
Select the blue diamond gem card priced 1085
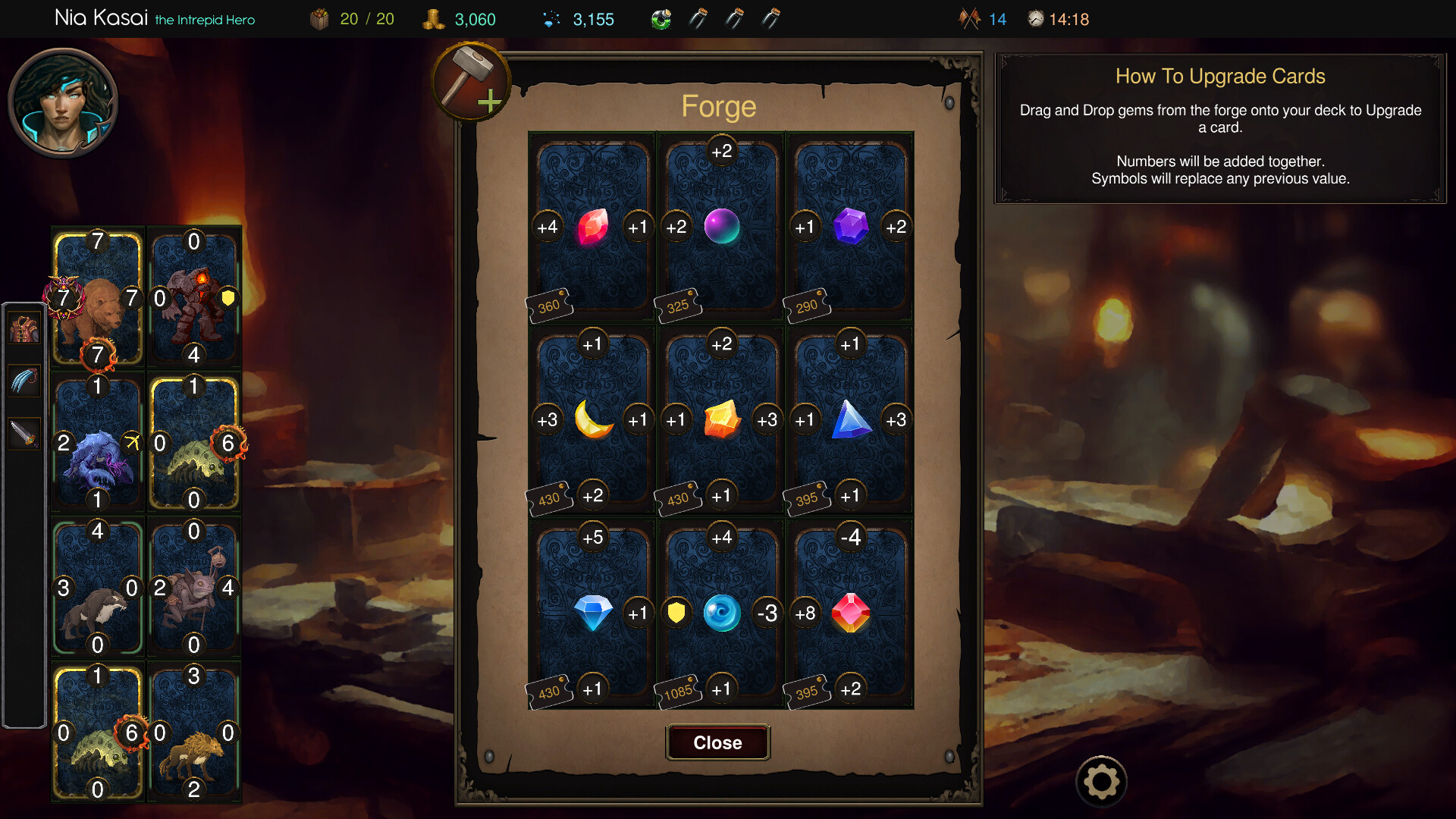coord(720,613)
